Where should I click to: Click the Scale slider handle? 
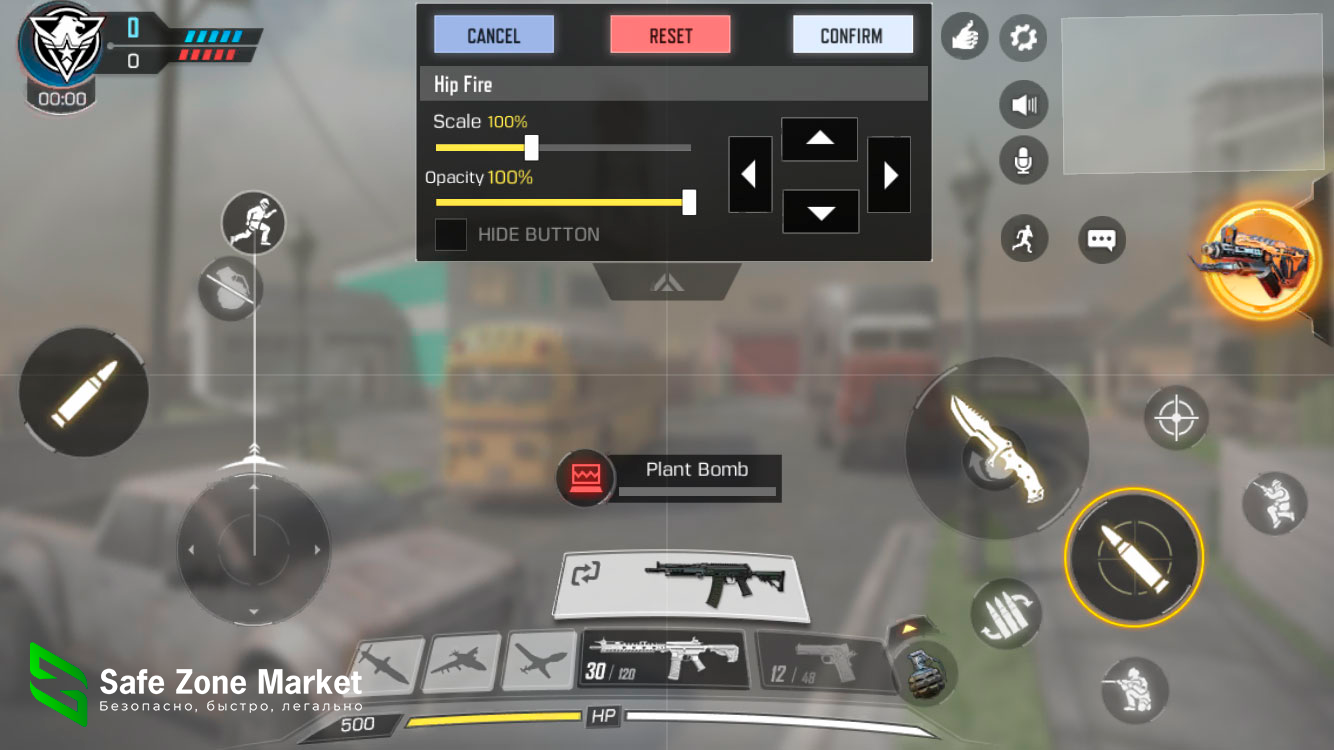(x=532, y=148)
